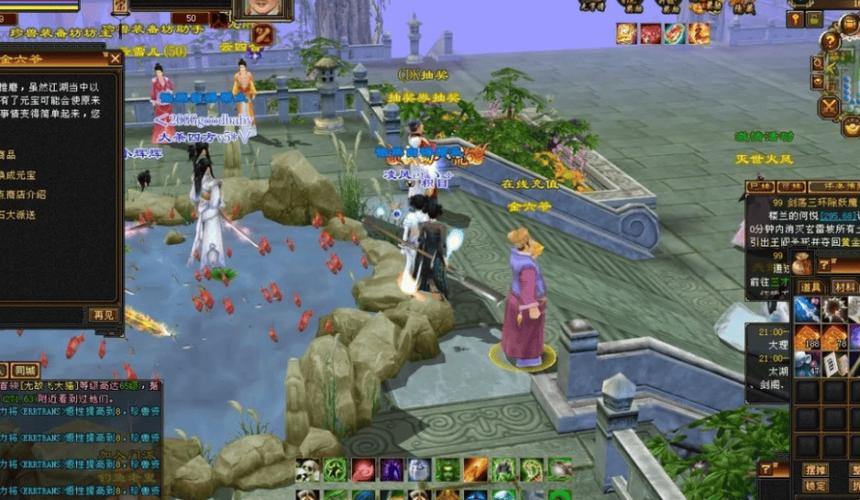Use the orange flame slash skill
Screen dimensions: 860x500
(x=476, y=470)
